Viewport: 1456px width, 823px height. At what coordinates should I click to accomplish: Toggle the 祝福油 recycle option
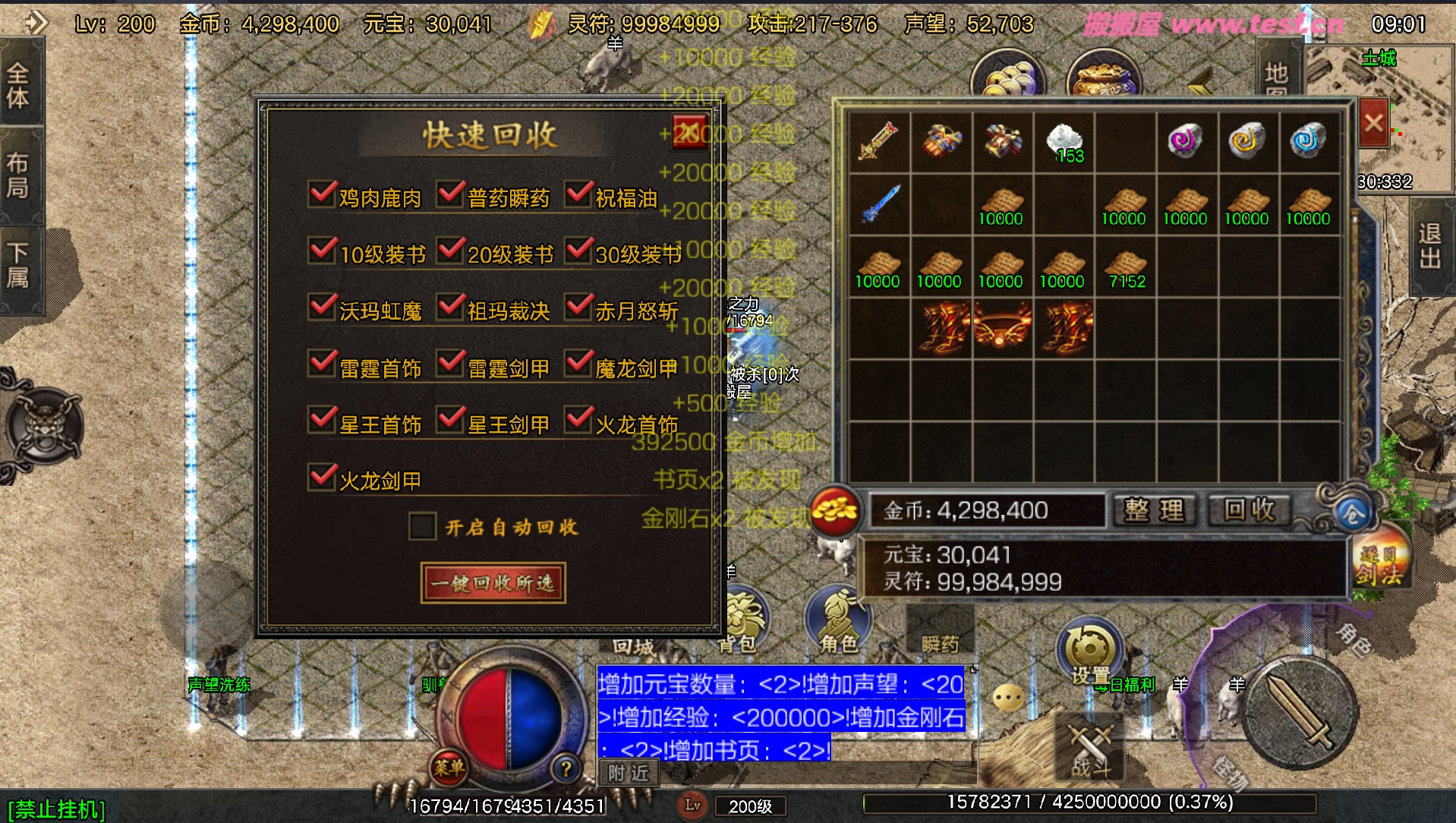click(x=578, y=194)
